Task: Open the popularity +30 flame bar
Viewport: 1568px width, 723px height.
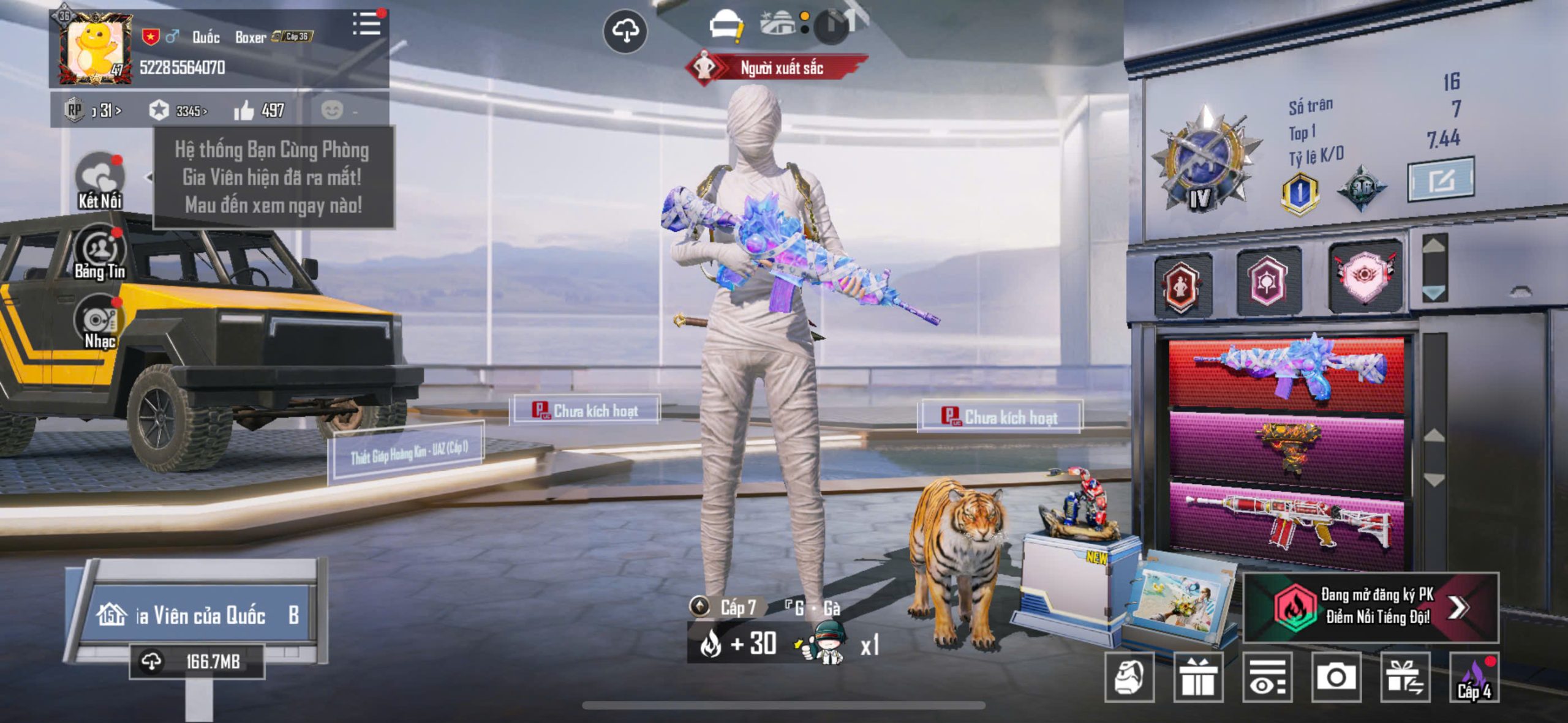Action: tap(740, 644)
